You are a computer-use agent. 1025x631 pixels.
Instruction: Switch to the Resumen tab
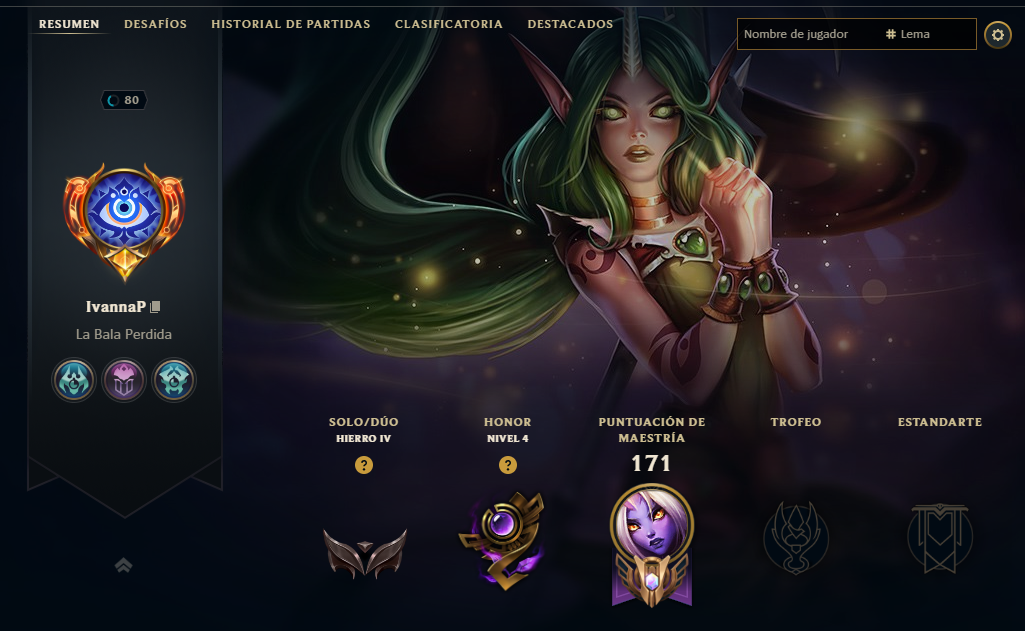pos(69,24)
